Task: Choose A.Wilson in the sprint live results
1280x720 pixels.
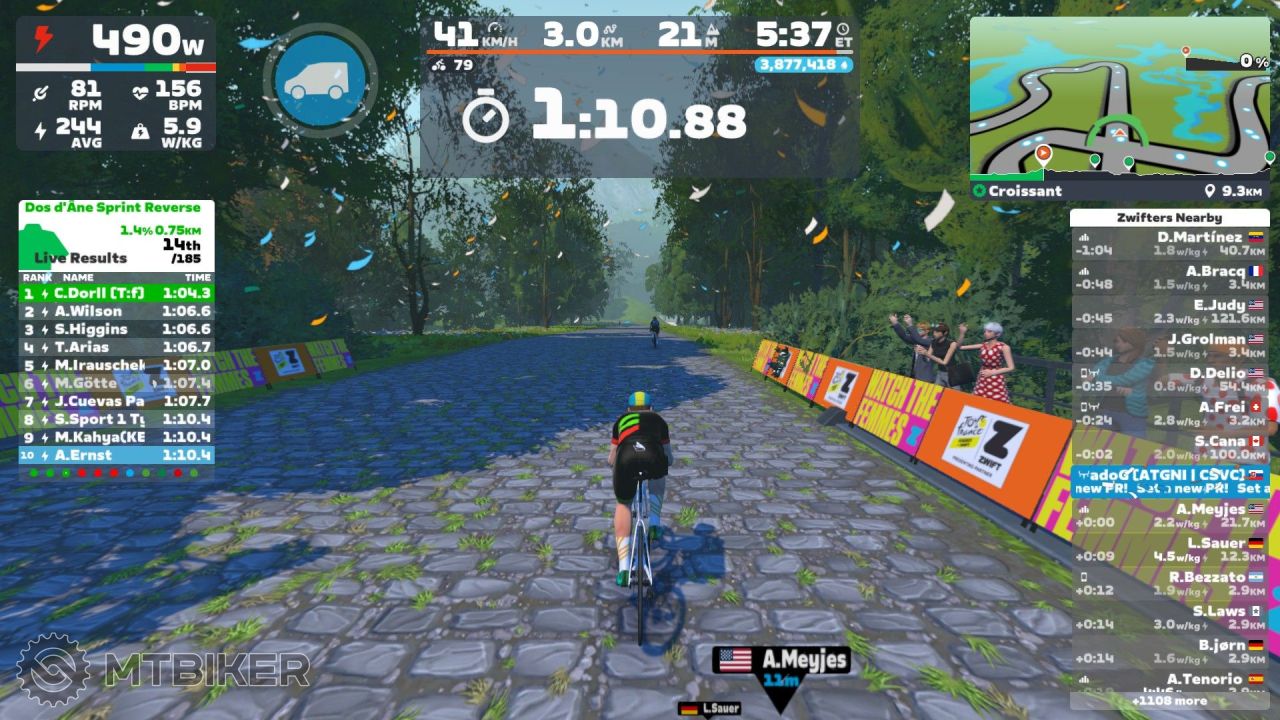Action: (x=116, y=311)
